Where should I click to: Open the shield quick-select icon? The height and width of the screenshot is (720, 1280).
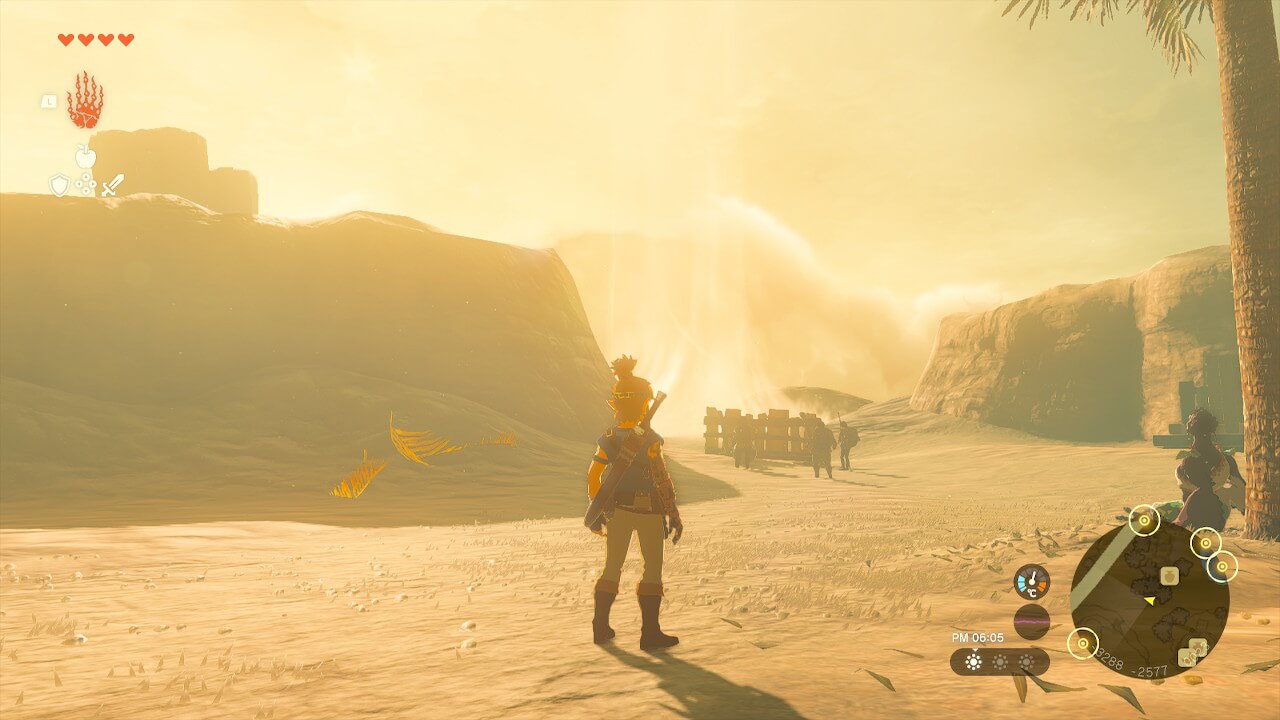click(60, 185)
